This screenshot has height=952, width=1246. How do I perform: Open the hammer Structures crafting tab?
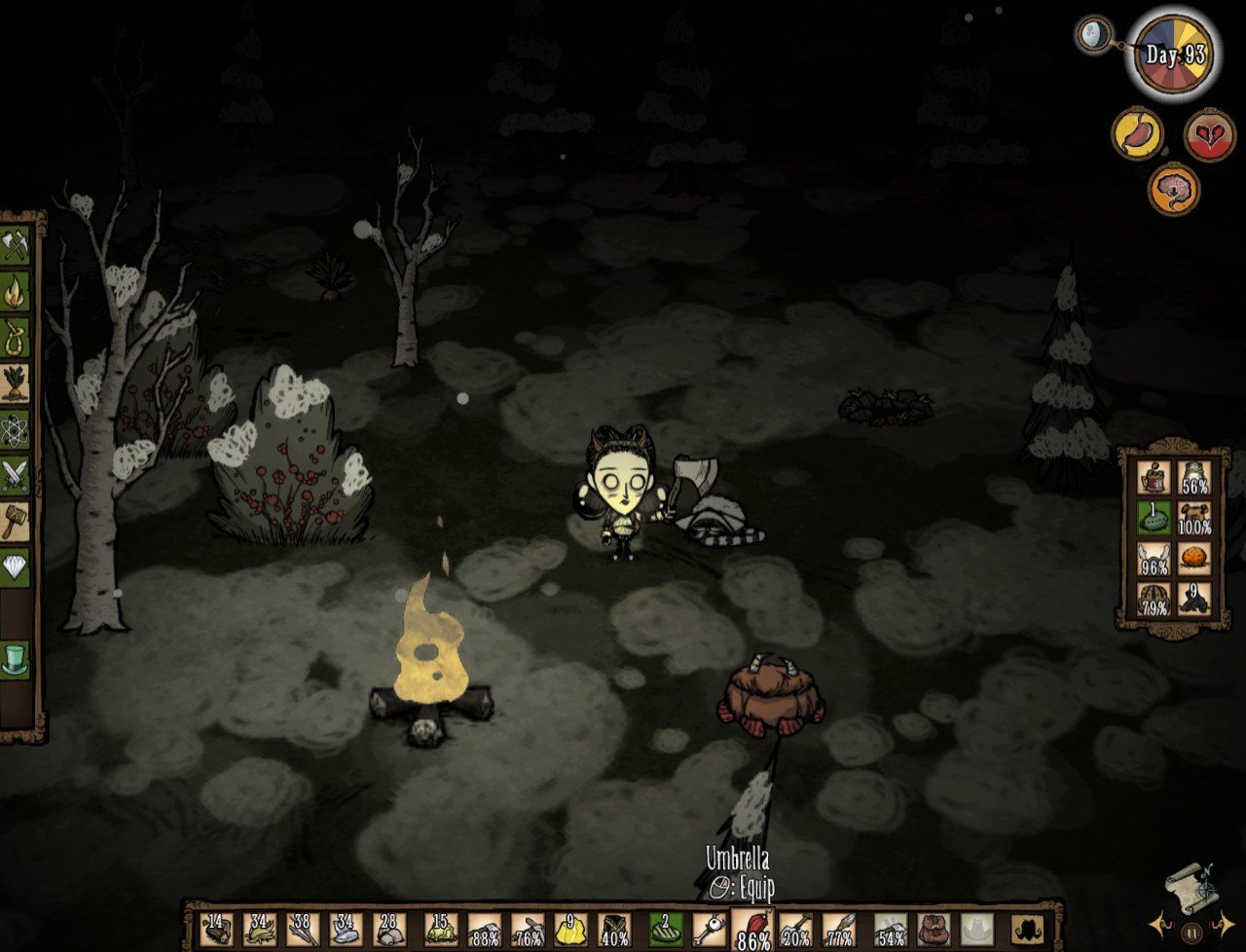[16, 521]
